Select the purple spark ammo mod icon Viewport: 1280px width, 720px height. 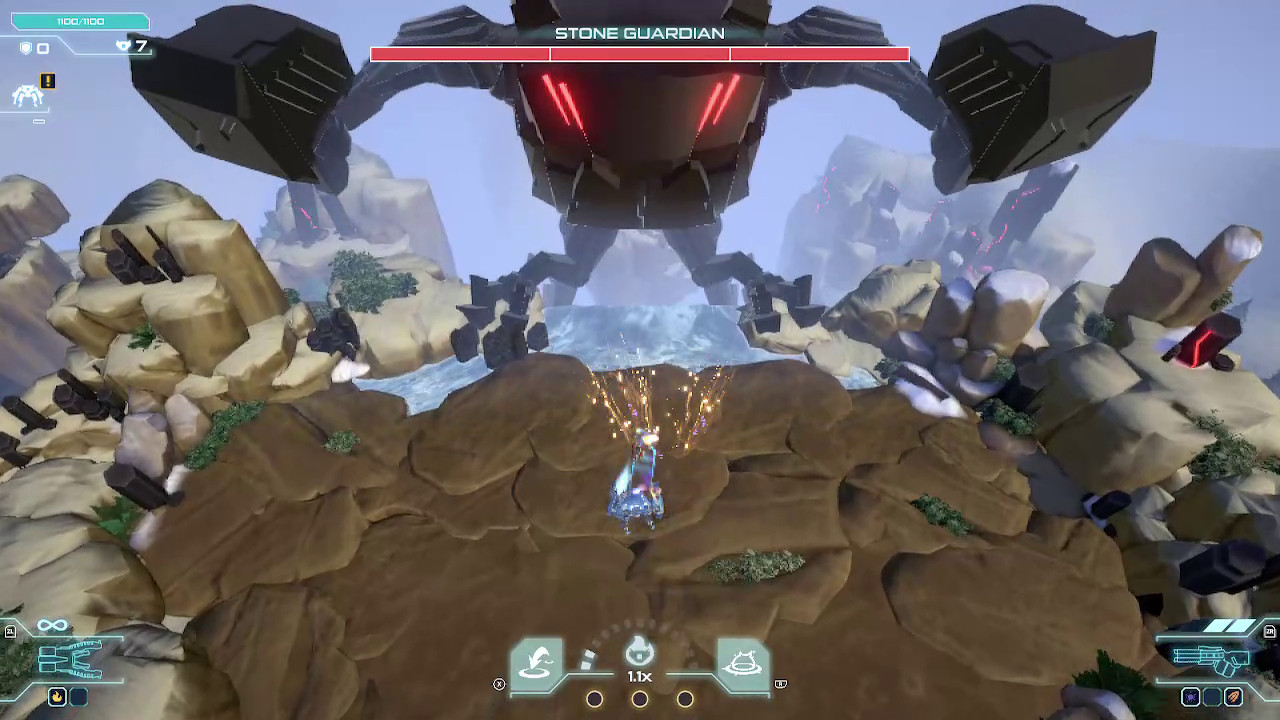(1190, 696)
